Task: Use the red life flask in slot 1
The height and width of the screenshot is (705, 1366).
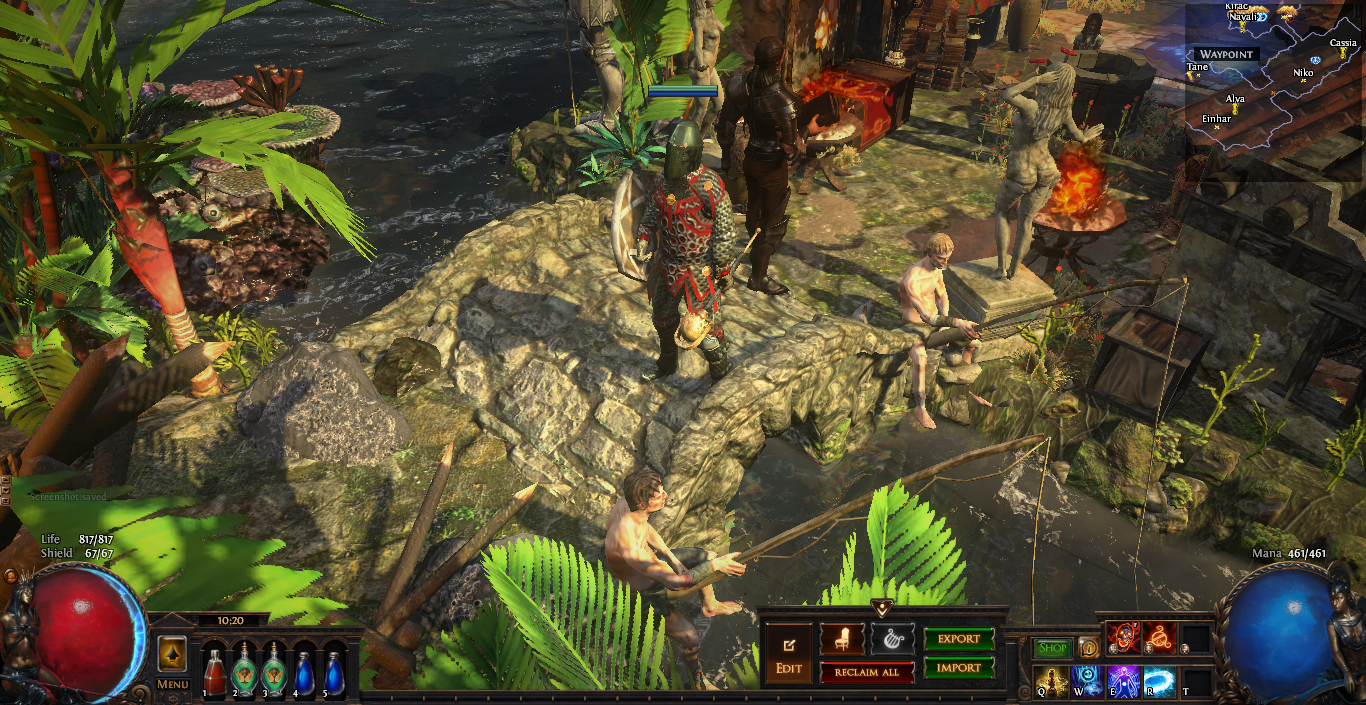Action: 214,671
